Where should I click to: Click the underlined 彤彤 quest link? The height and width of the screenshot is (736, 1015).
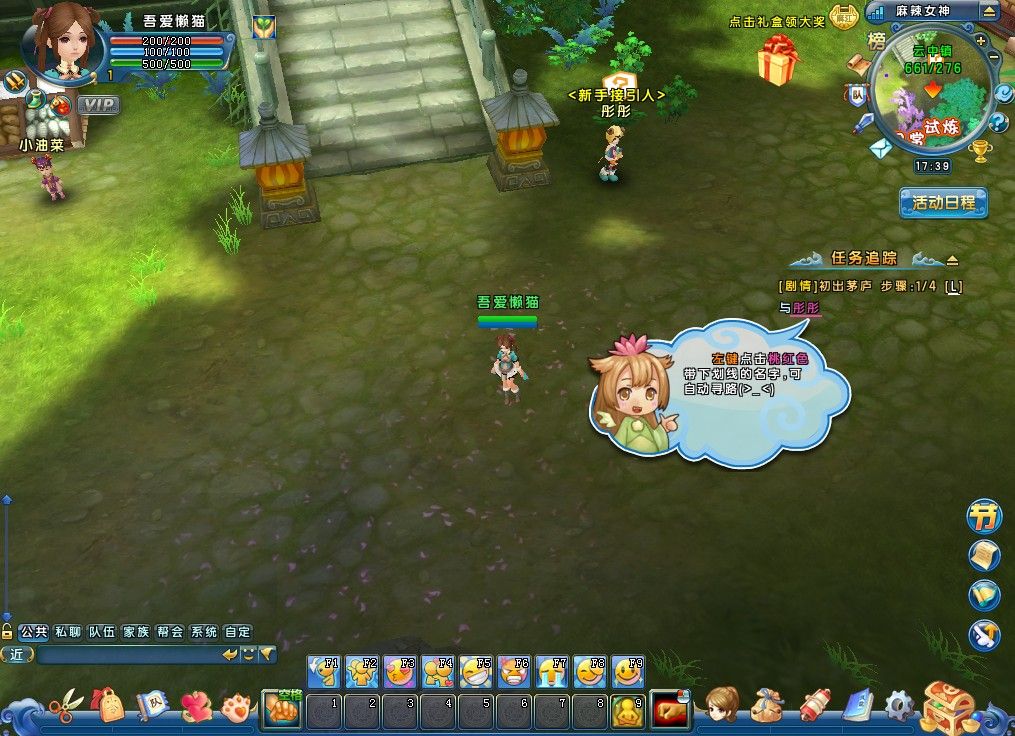(806, 308)
